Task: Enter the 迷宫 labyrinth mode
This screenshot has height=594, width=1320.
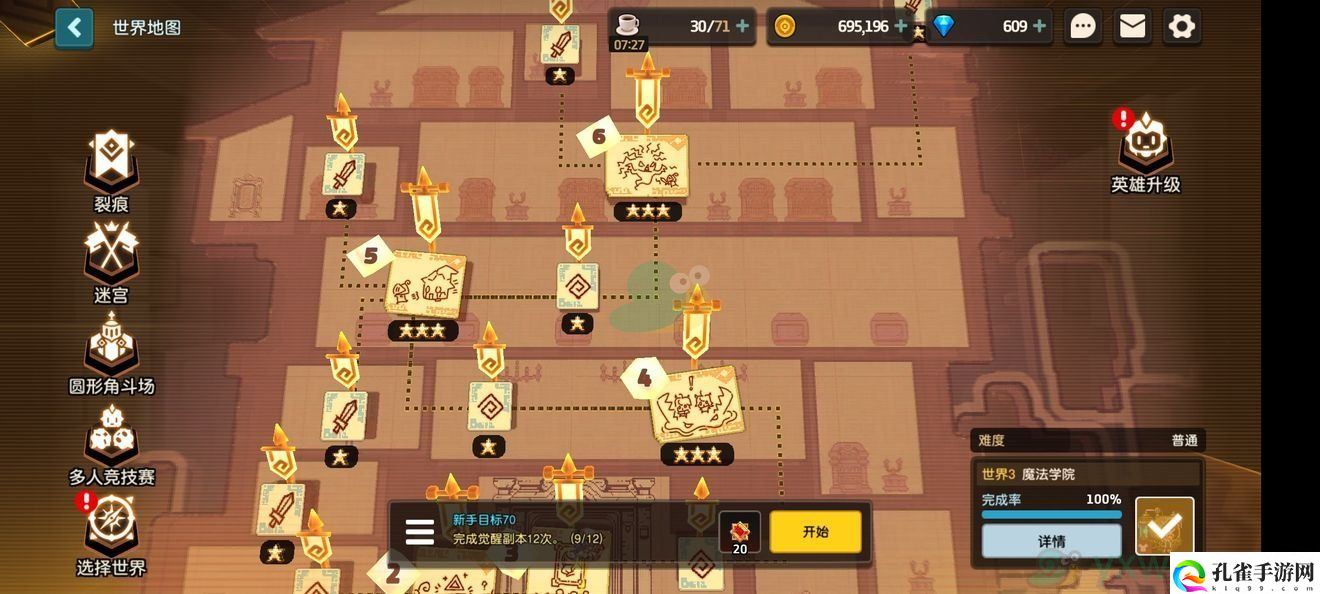Action: tap(111, 261)
